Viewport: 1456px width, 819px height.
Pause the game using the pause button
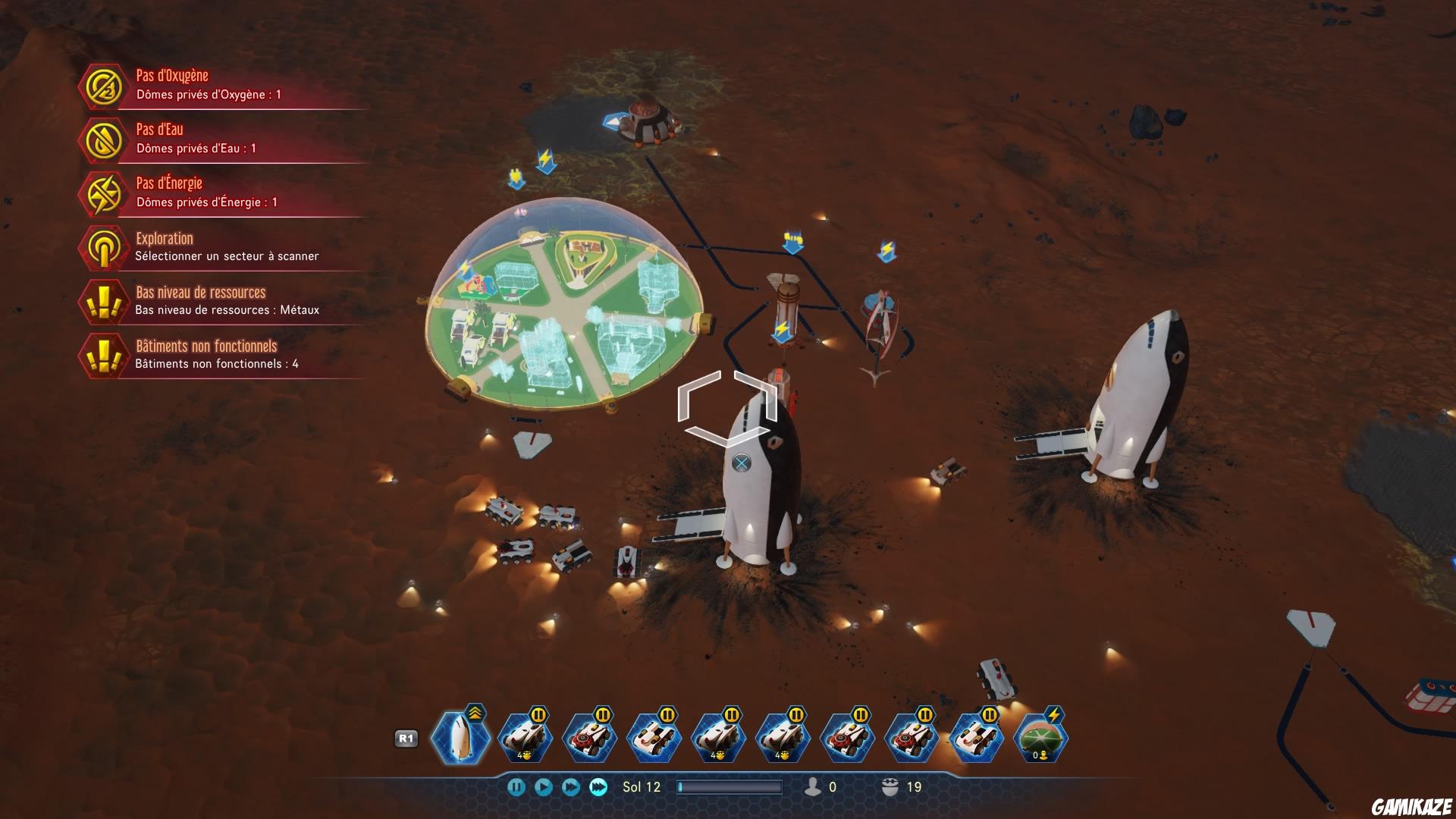tap(517, 786)
